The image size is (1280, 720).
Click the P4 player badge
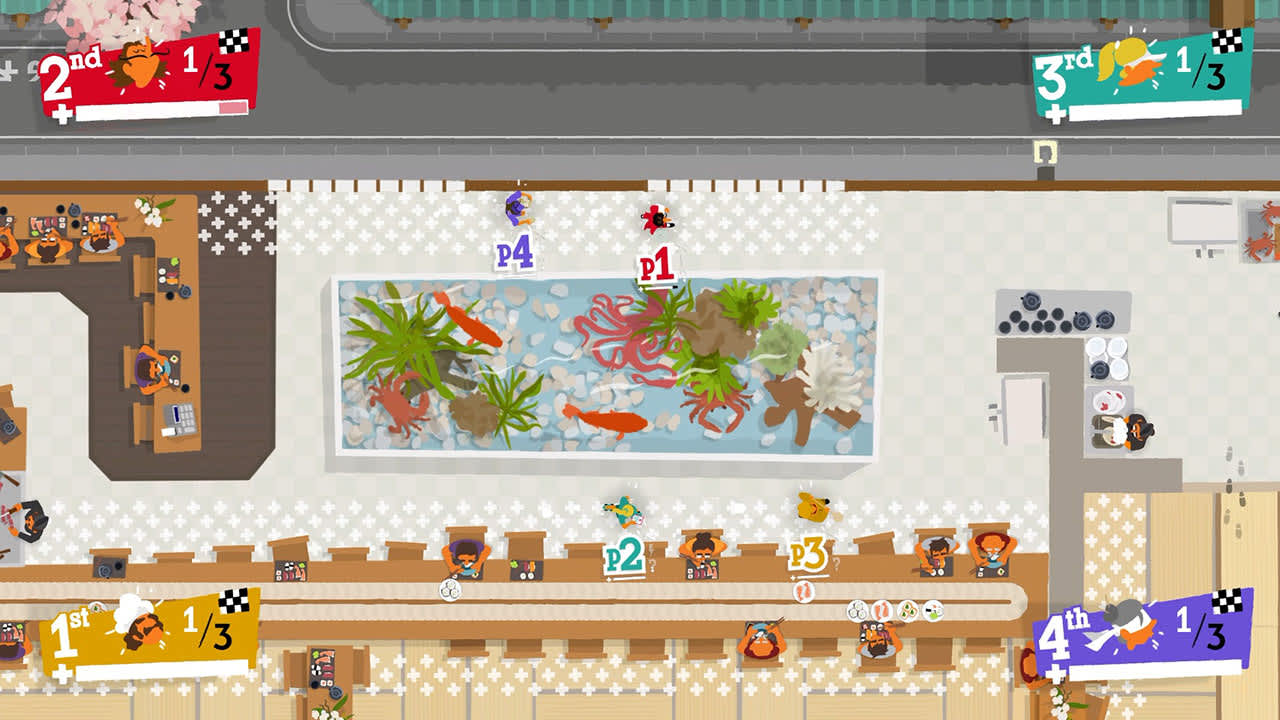pos(513,250)
